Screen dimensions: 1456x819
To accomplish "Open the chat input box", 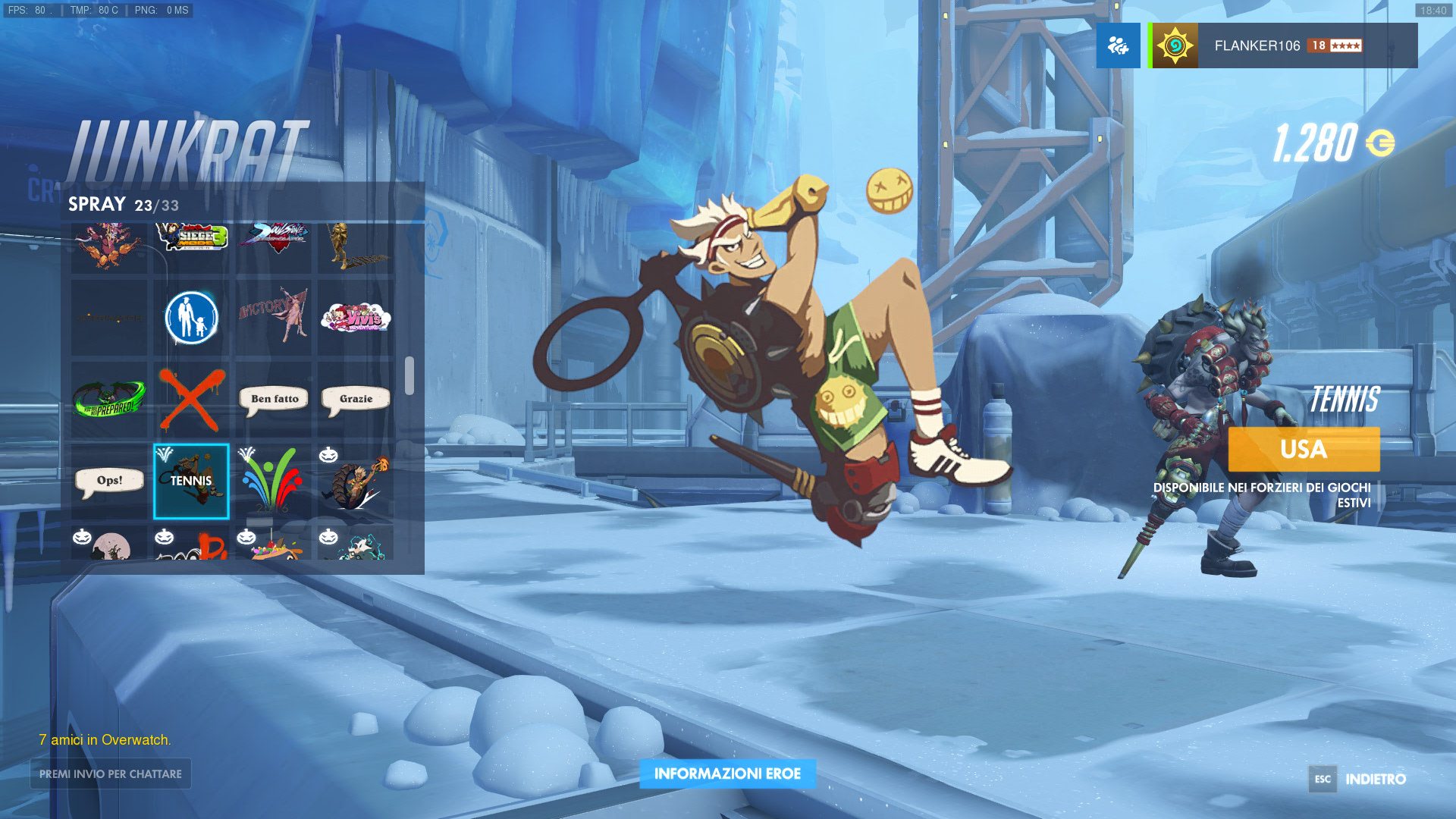I will point(111,773).
